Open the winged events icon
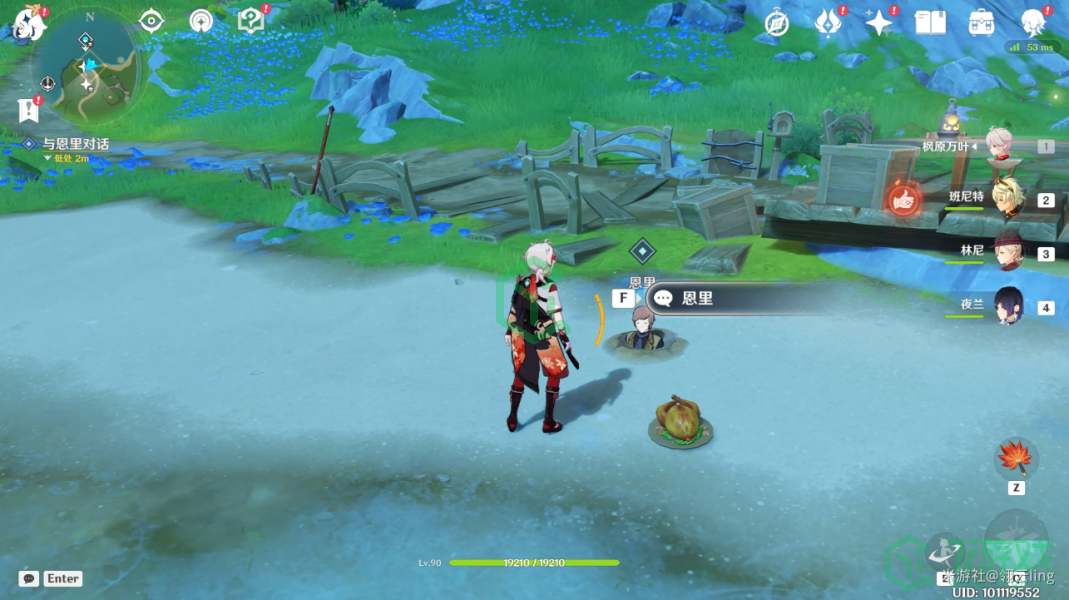 (828, 22)
